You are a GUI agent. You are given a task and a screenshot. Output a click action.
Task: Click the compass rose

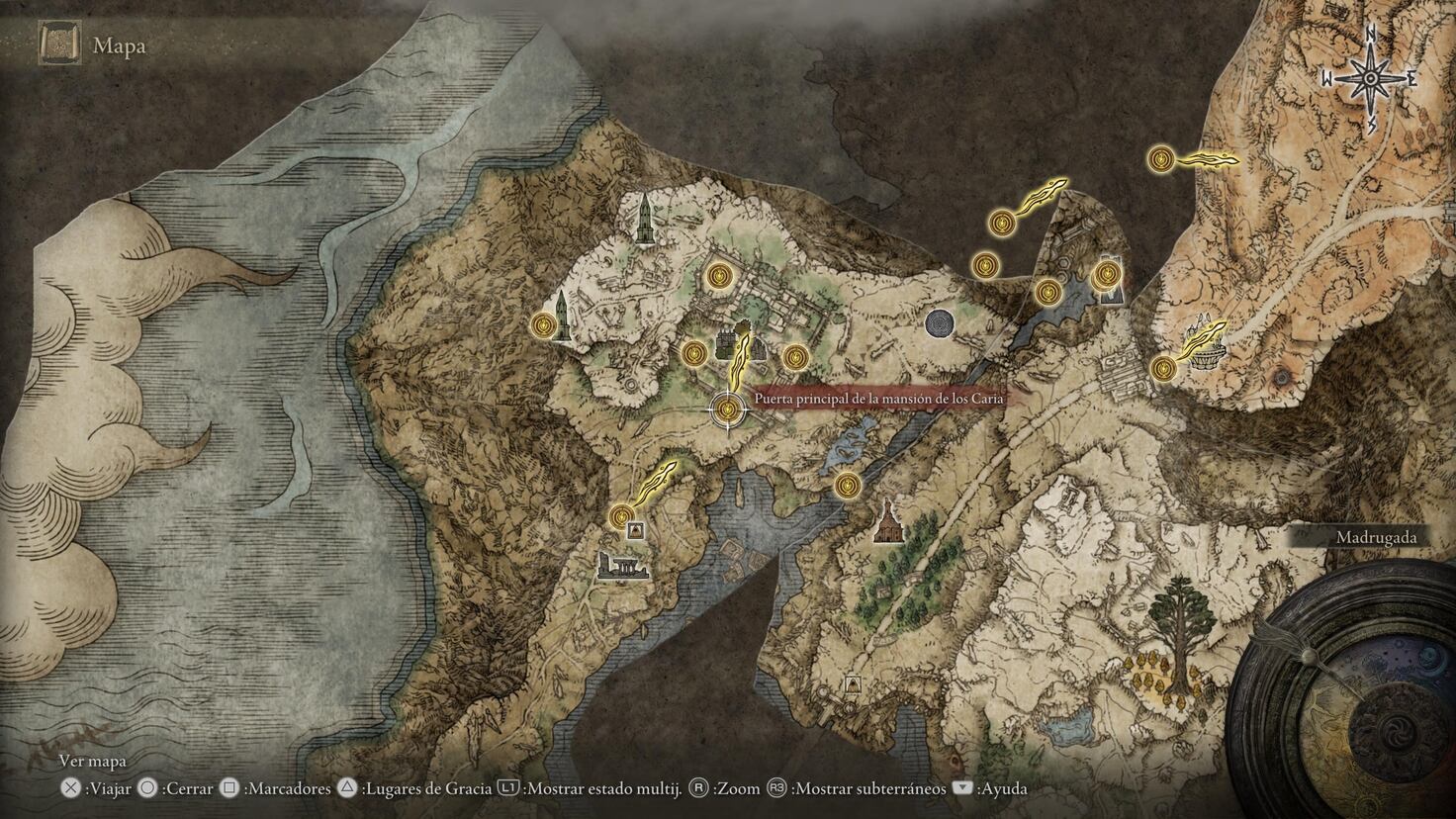tap(1372, 78)
